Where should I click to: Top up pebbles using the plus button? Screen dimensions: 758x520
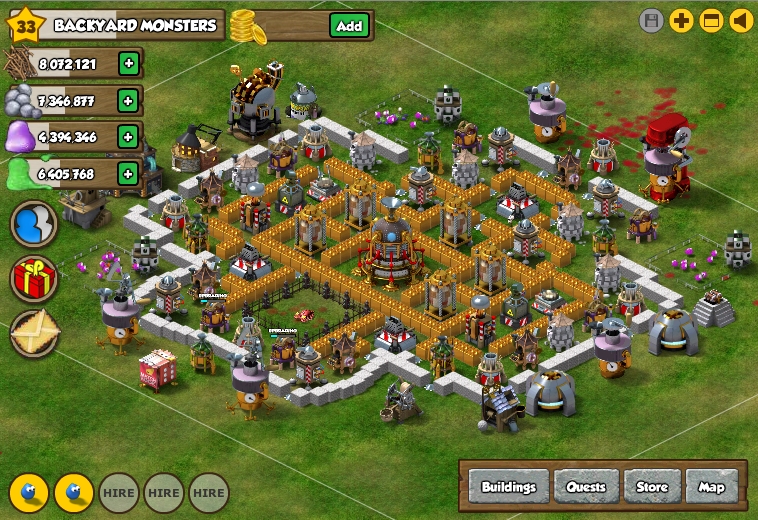[128, 100]
